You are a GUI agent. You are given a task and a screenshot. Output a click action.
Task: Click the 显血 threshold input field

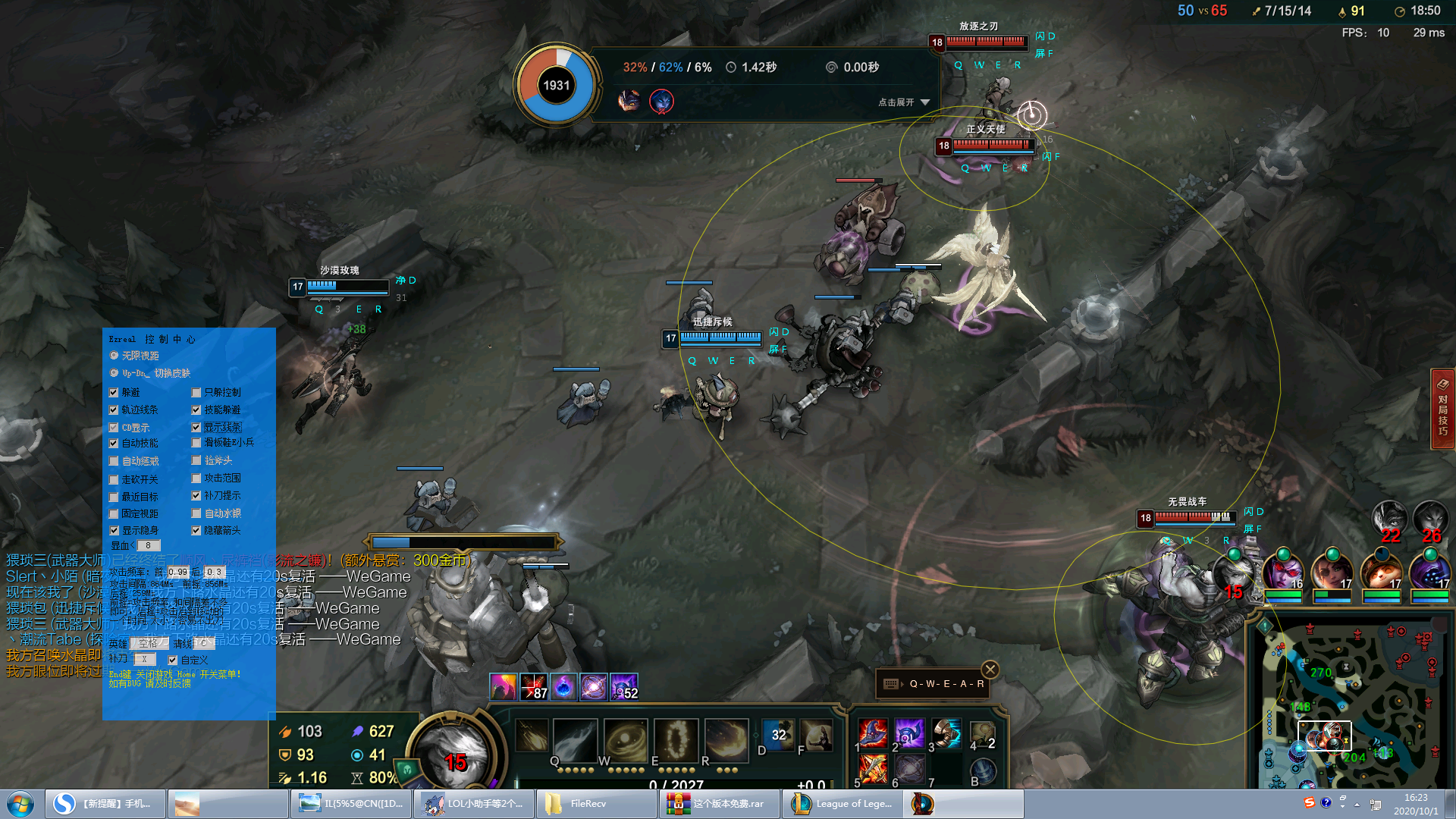click(149, 545)
